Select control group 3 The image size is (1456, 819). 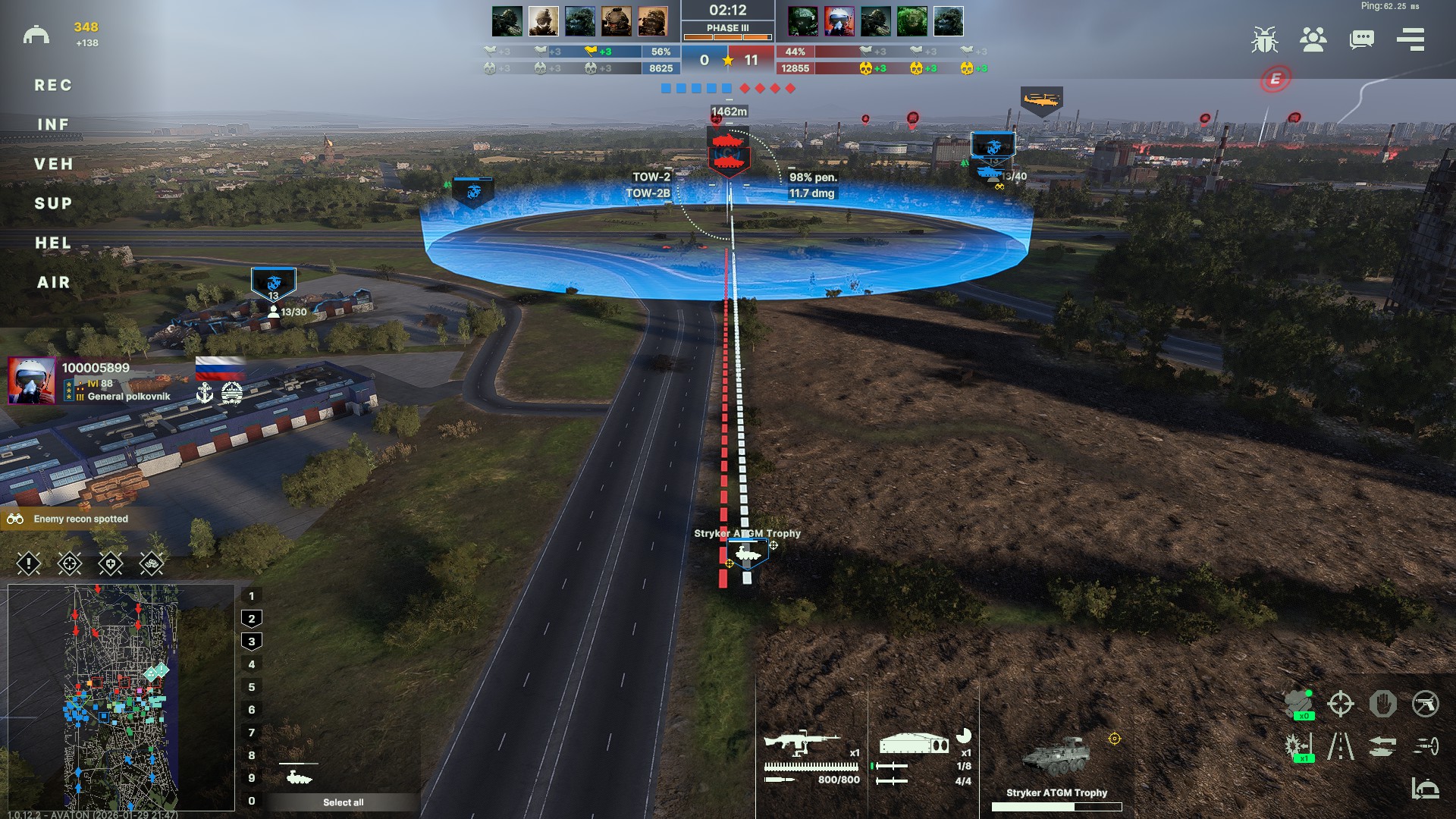coord(252,642)
